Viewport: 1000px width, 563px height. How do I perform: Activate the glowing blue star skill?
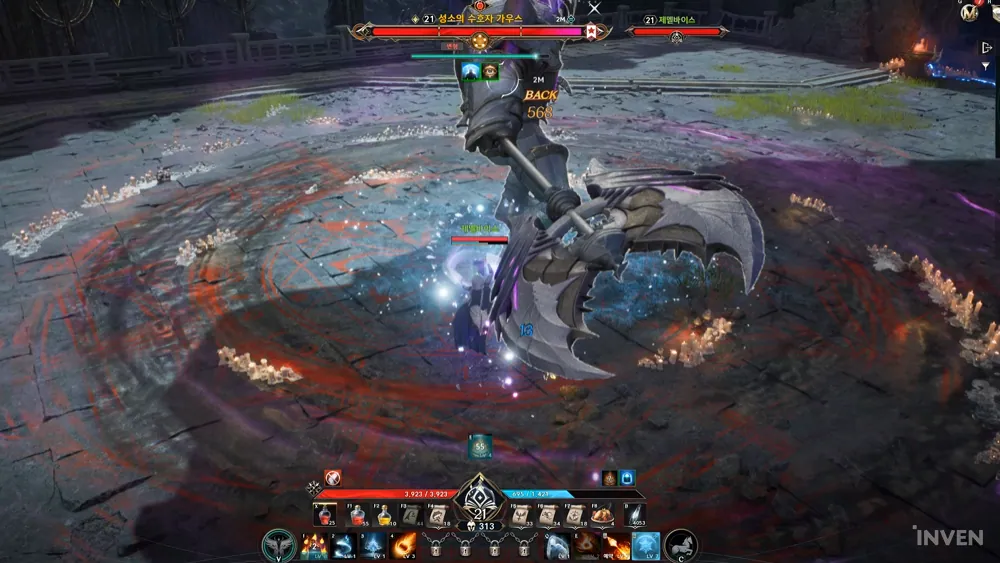point(645,546)
